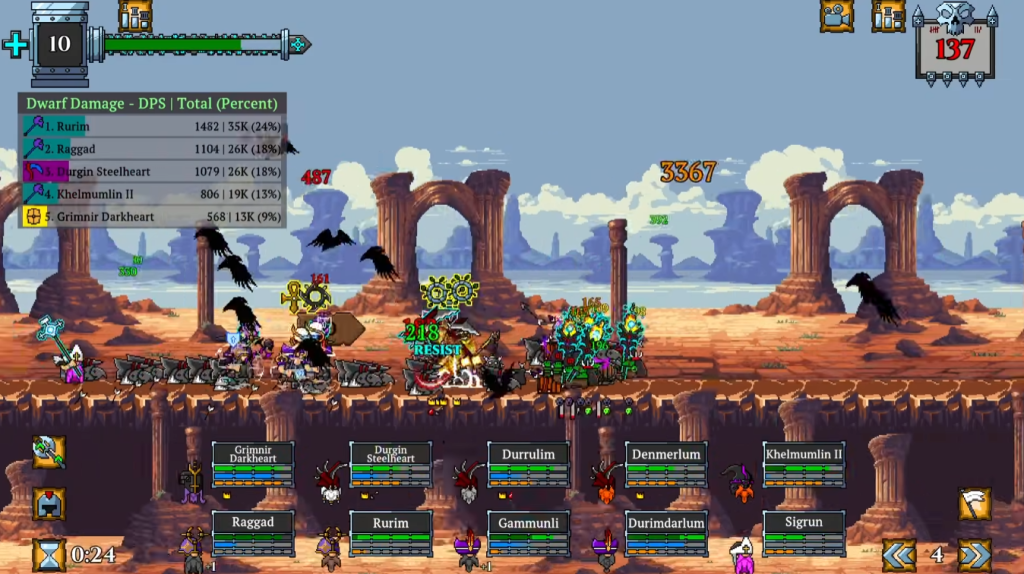Screen dimensions: 1024x574
Task: Select Grimnir Darkheart's unit frame
Action: pos(253,465)
